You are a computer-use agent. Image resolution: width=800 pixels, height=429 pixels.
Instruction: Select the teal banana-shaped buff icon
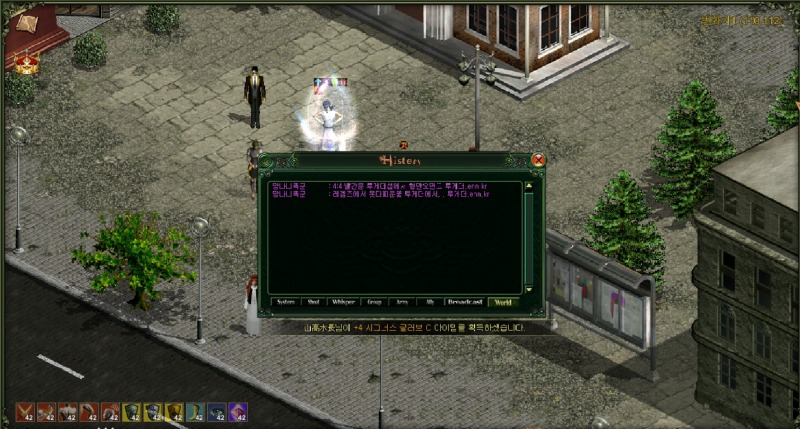[195, 411]
